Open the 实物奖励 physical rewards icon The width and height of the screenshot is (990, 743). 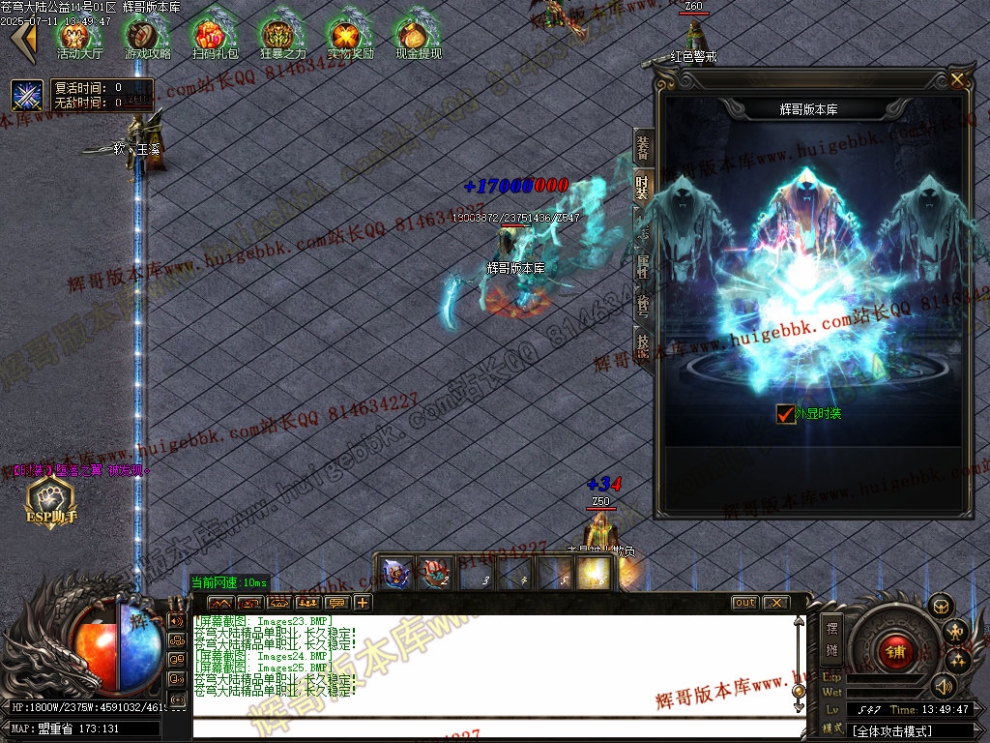(350, 37)
